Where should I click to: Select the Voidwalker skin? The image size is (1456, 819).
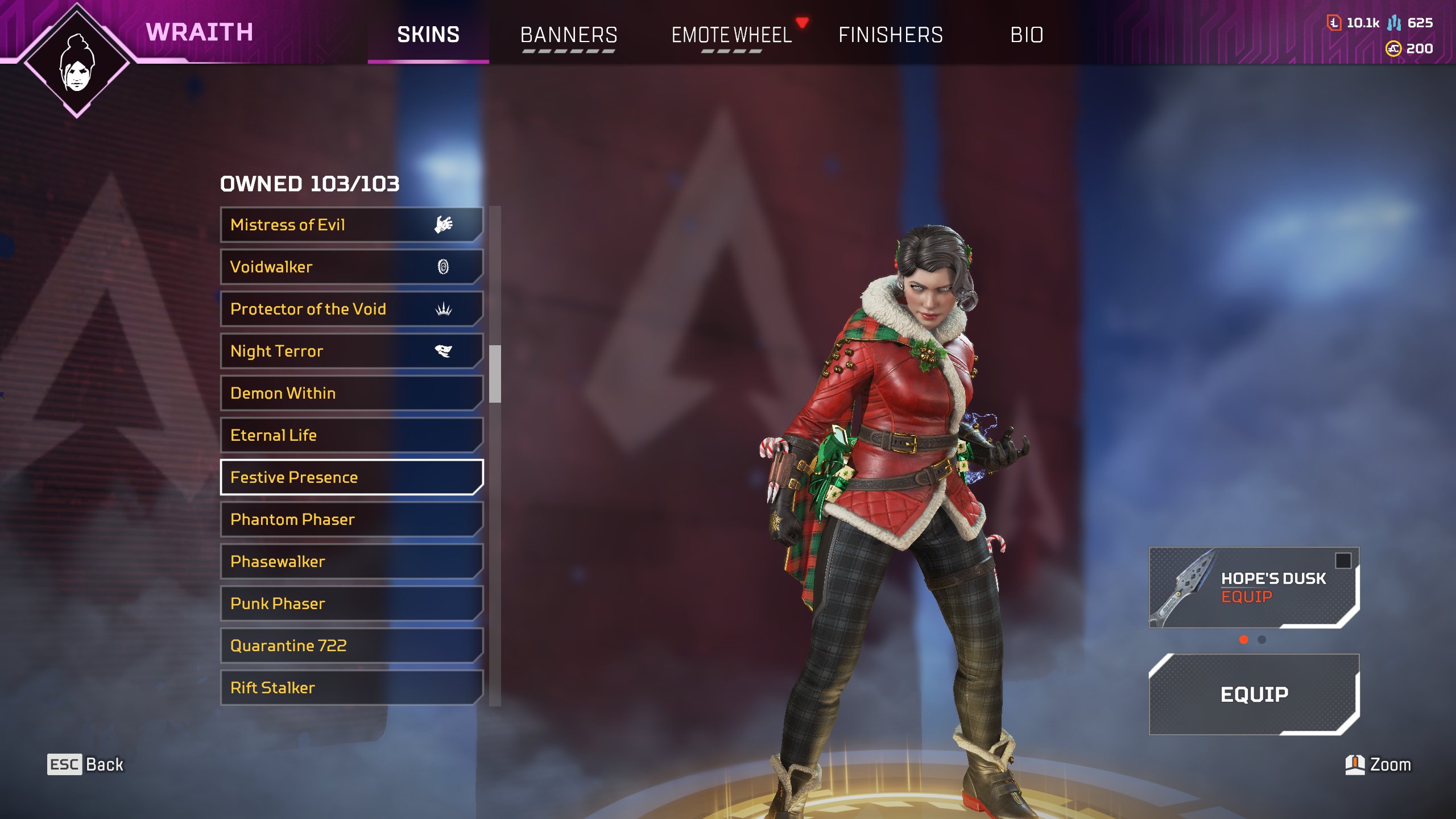tap(351, 267)
